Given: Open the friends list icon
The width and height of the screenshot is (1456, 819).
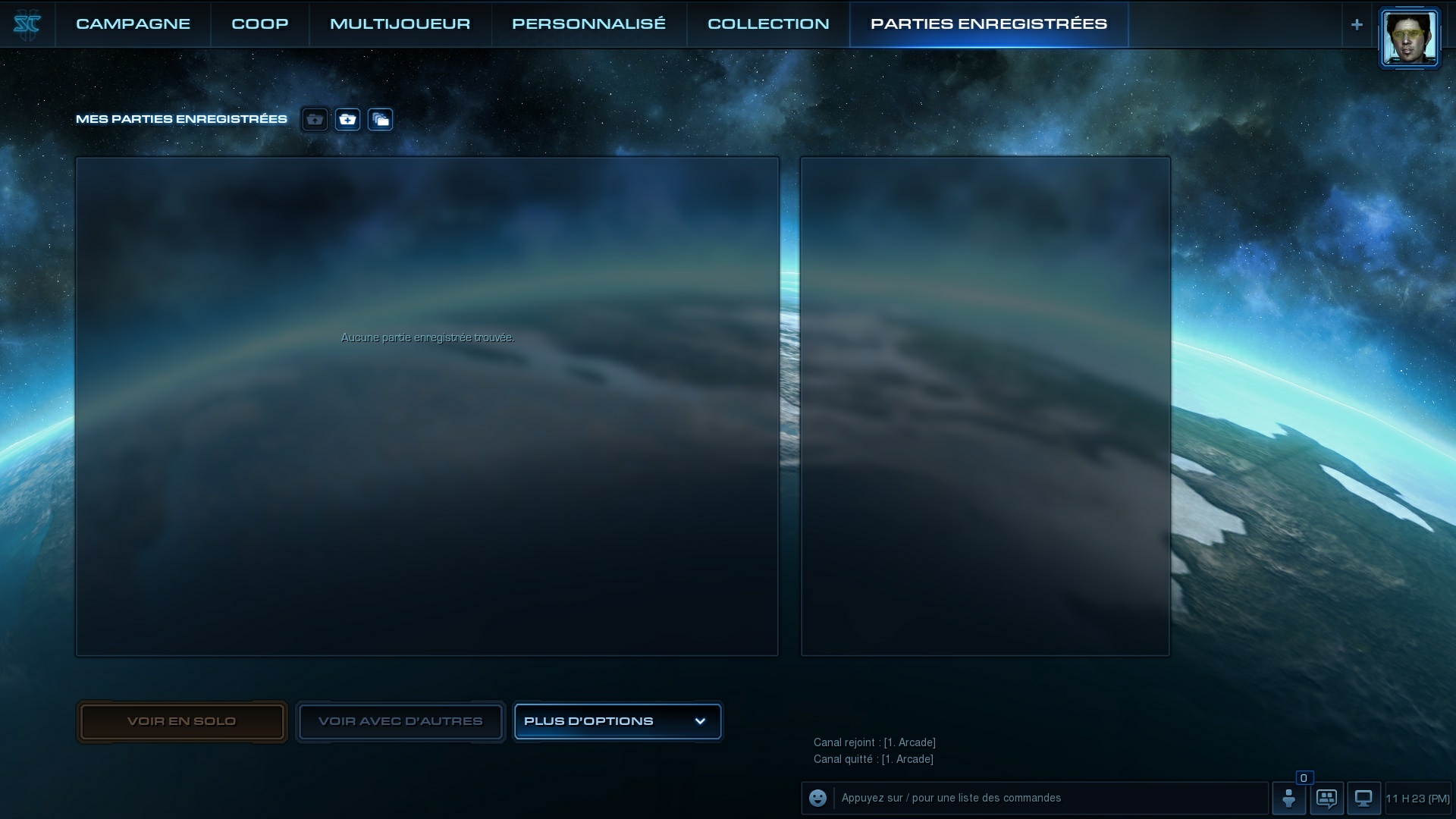Looking at the screenshot, I should click(1288, 798).
